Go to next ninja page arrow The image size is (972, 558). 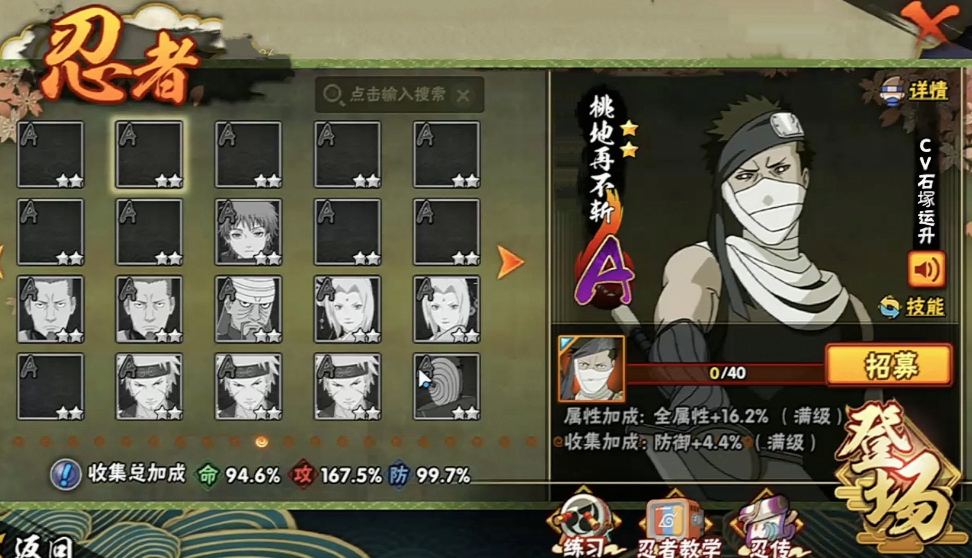tap(510, 262)
